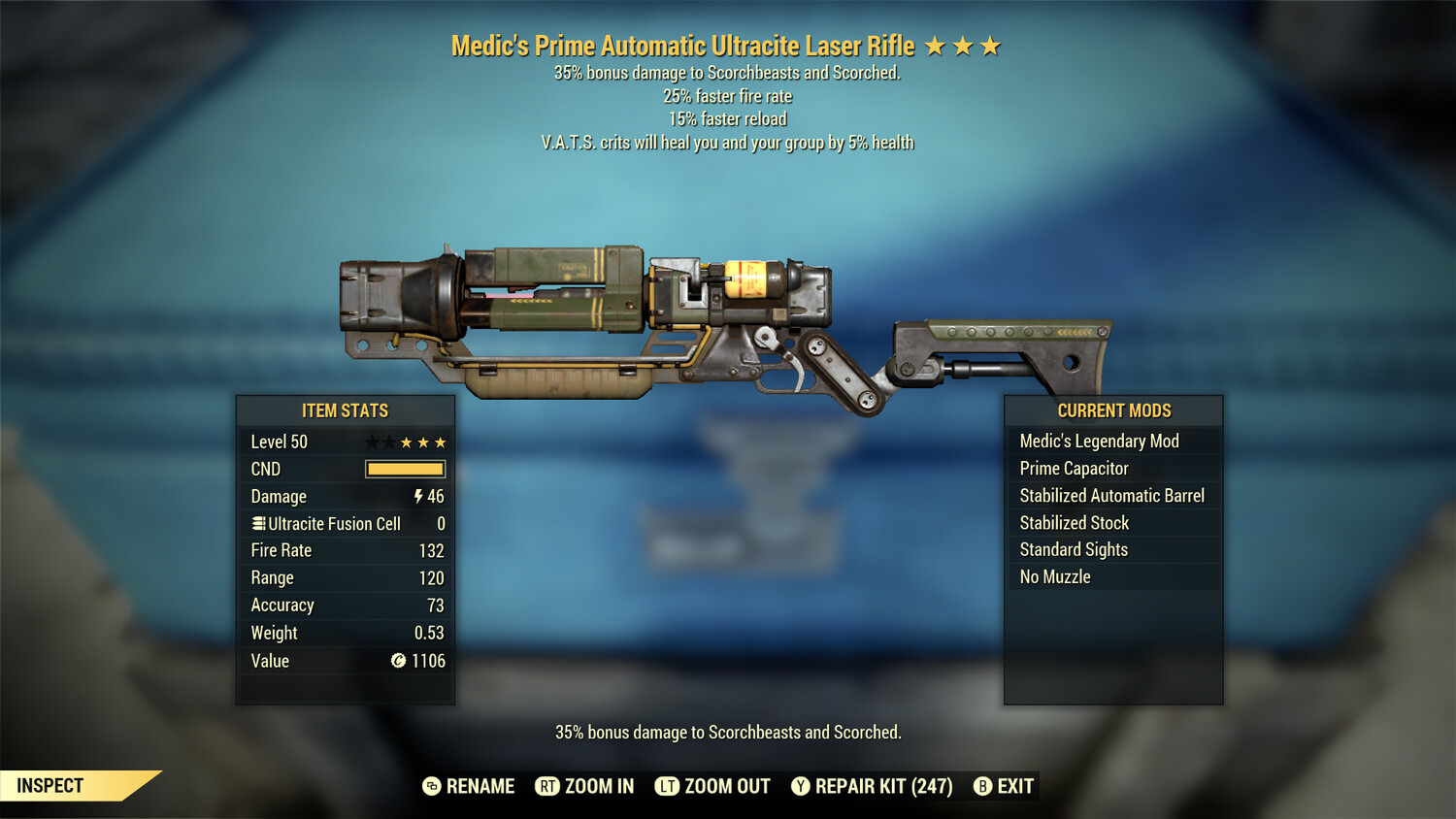The image size is (1456, 819).
Task: Click a filled star in the Level 50 row
Action: pyautogui.click(x=421, y=442)
